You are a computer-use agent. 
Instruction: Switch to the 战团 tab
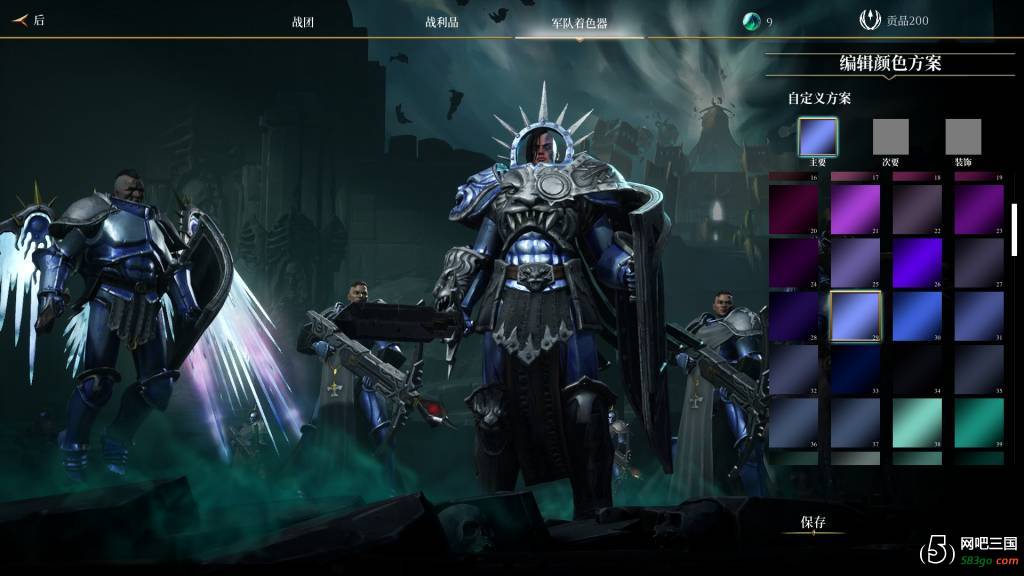(x=302, y=22)
